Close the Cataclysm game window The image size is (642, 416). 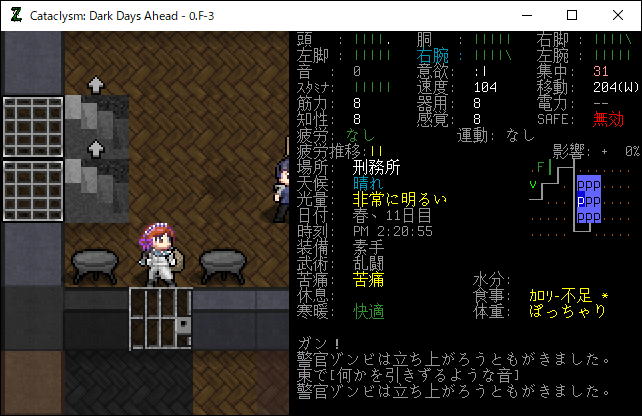618,16
